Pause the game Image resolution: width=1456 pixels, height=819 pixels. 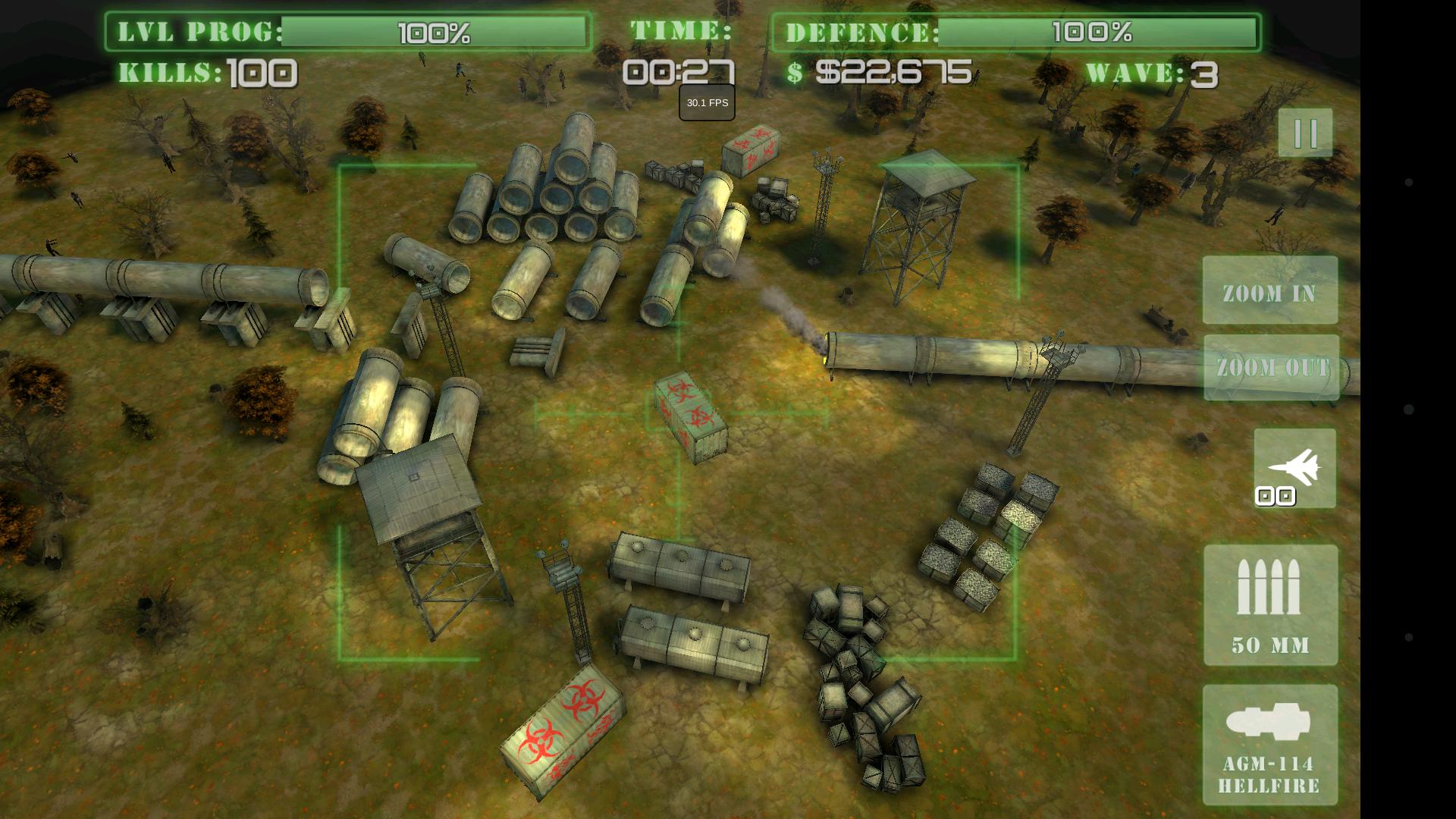click(x=1305, y=133)
